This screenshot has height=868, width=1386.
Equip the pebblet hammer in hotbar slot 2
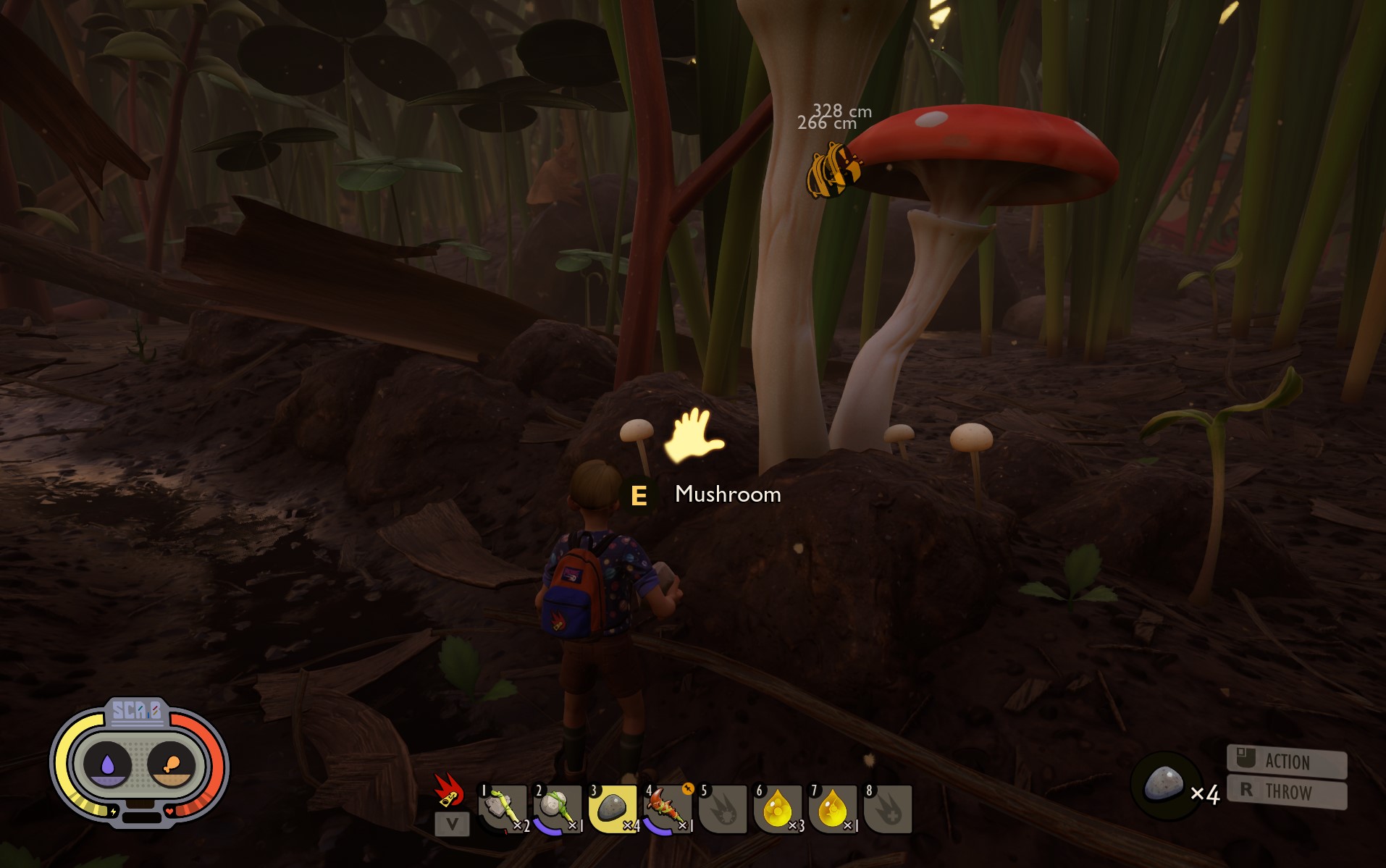pyautogui.click(x=557, y=808)
